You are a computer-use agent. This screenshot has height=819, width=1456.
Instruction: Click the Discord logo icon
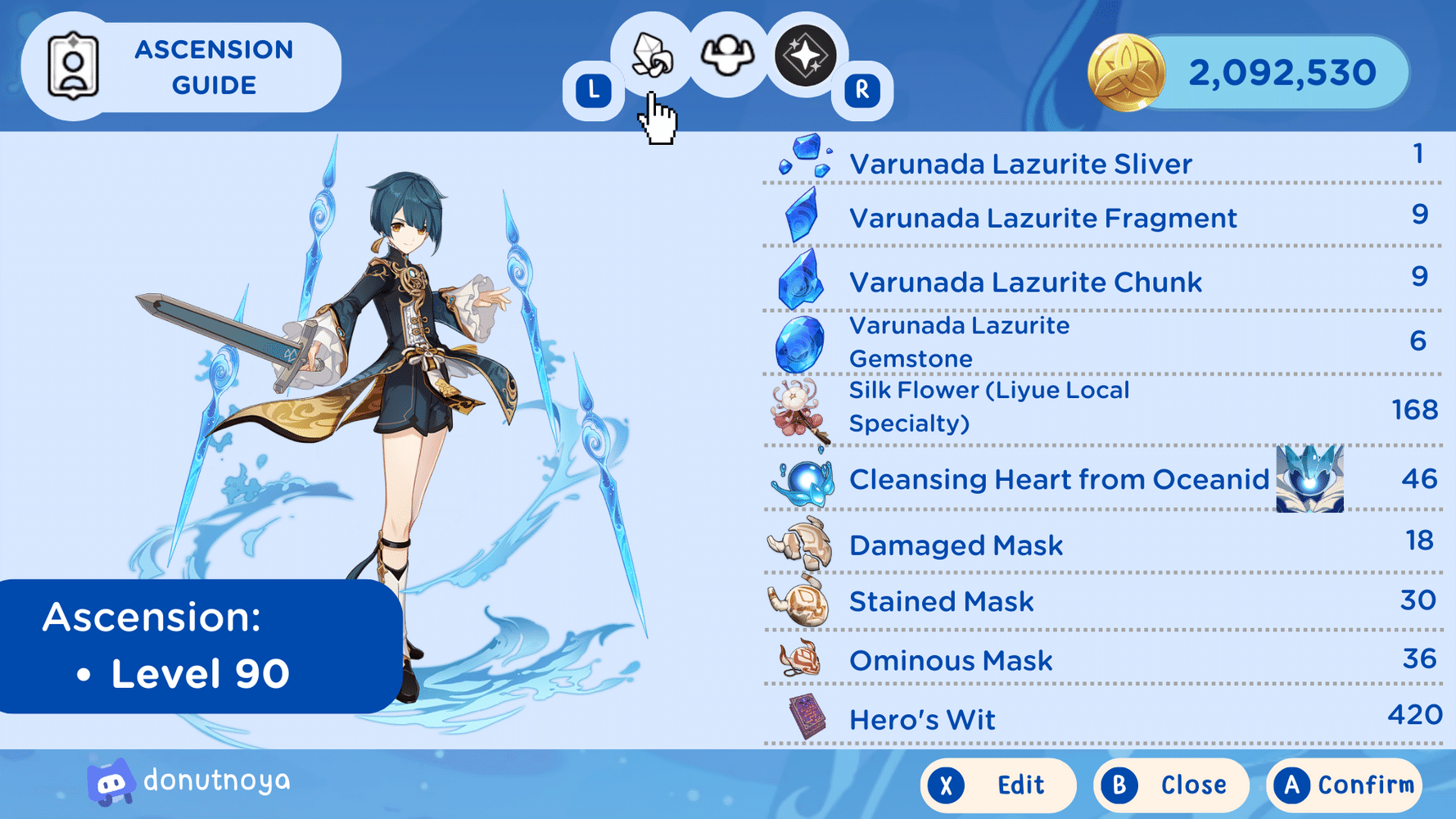click(x=111, y=781)
